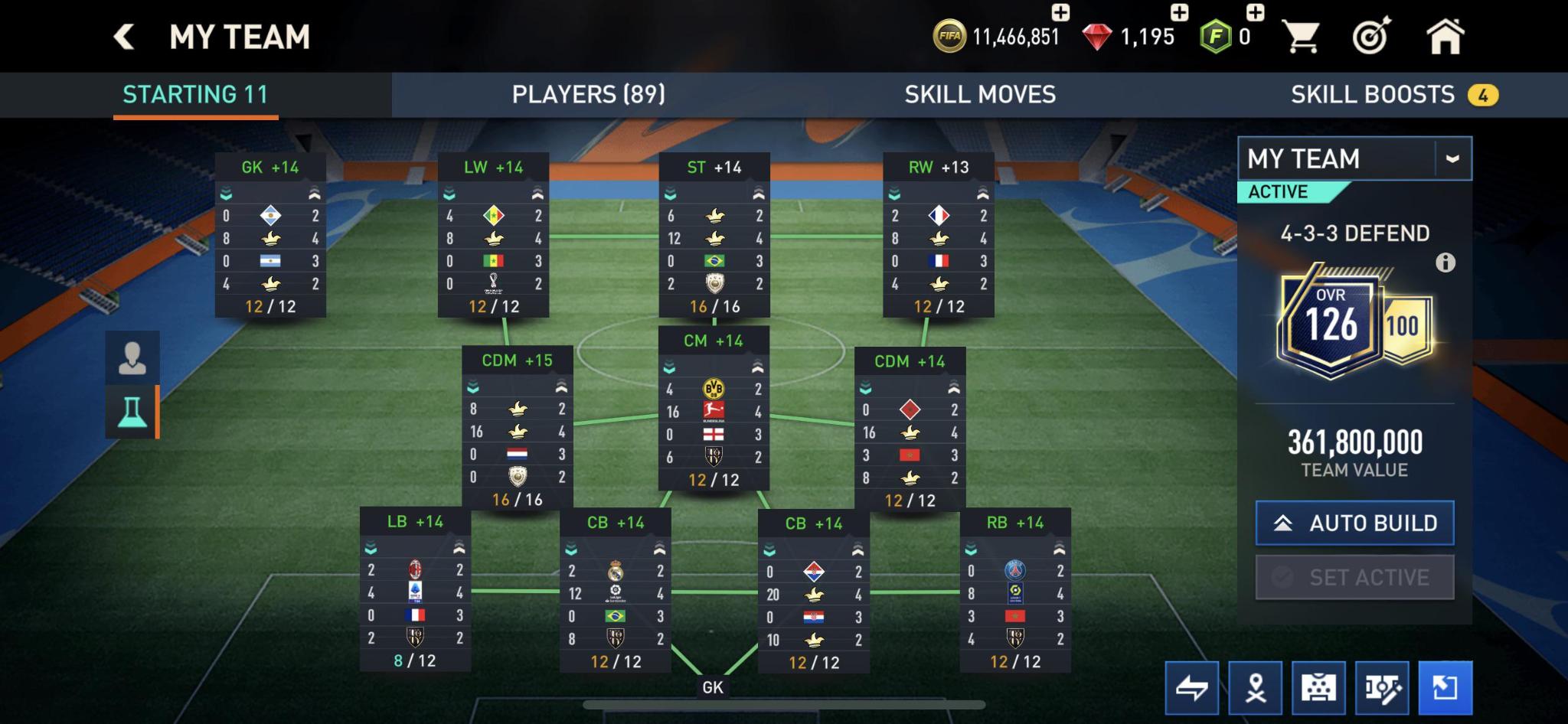Select the RB +14 player card
1568x724 pixels.
1015,589
